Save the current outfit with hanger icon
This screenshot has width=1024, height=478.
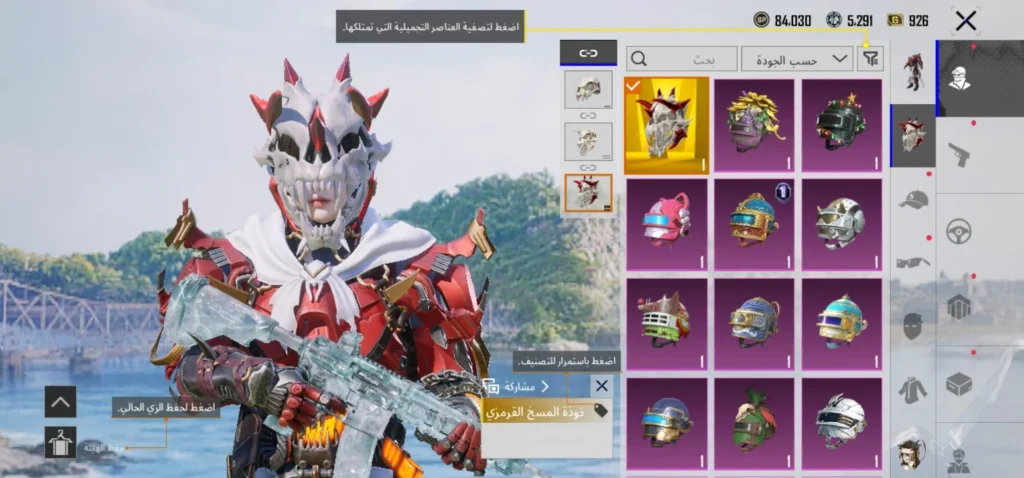pyautogui.click(x=60, y=441)
